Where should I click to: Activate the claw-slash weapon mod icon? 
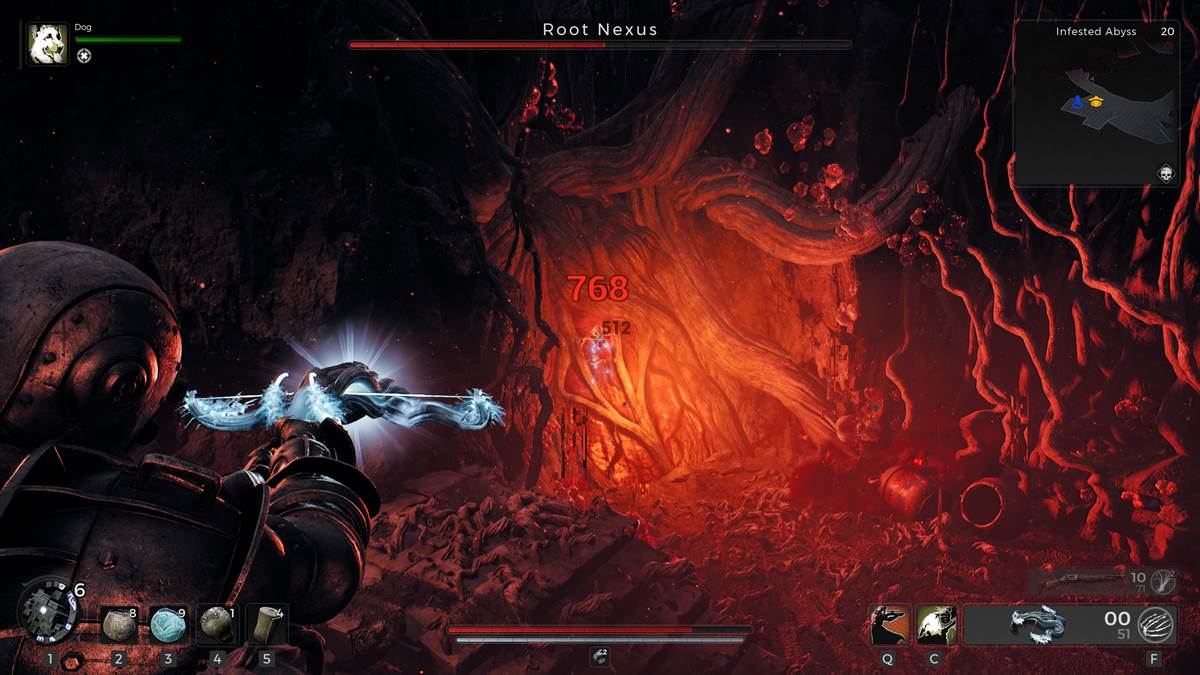[x=1155, y=625]
